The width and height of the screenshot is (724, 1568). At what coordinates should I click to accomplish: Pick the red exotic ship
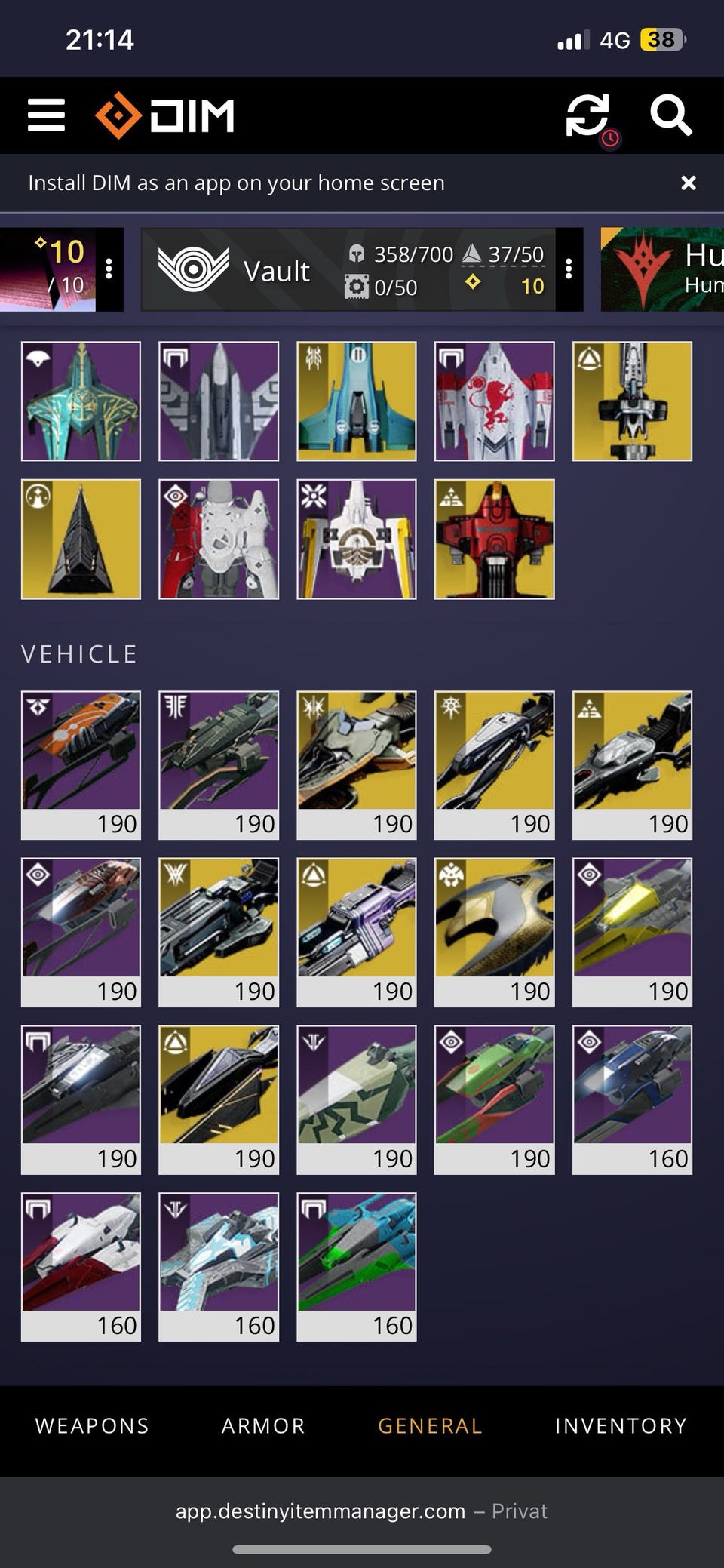(x=494, y=539)
